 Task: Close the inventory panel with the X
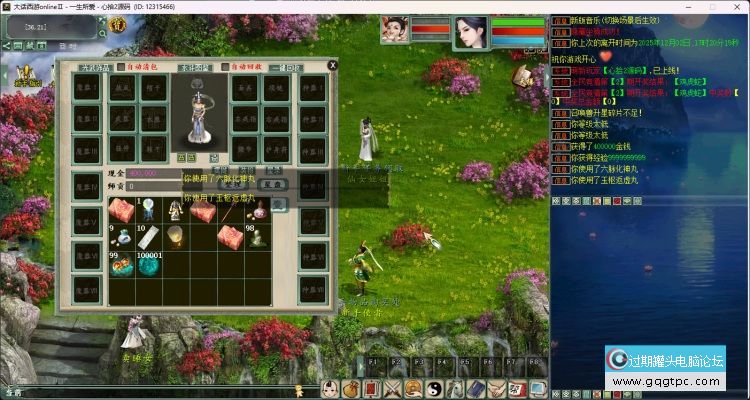333,65
